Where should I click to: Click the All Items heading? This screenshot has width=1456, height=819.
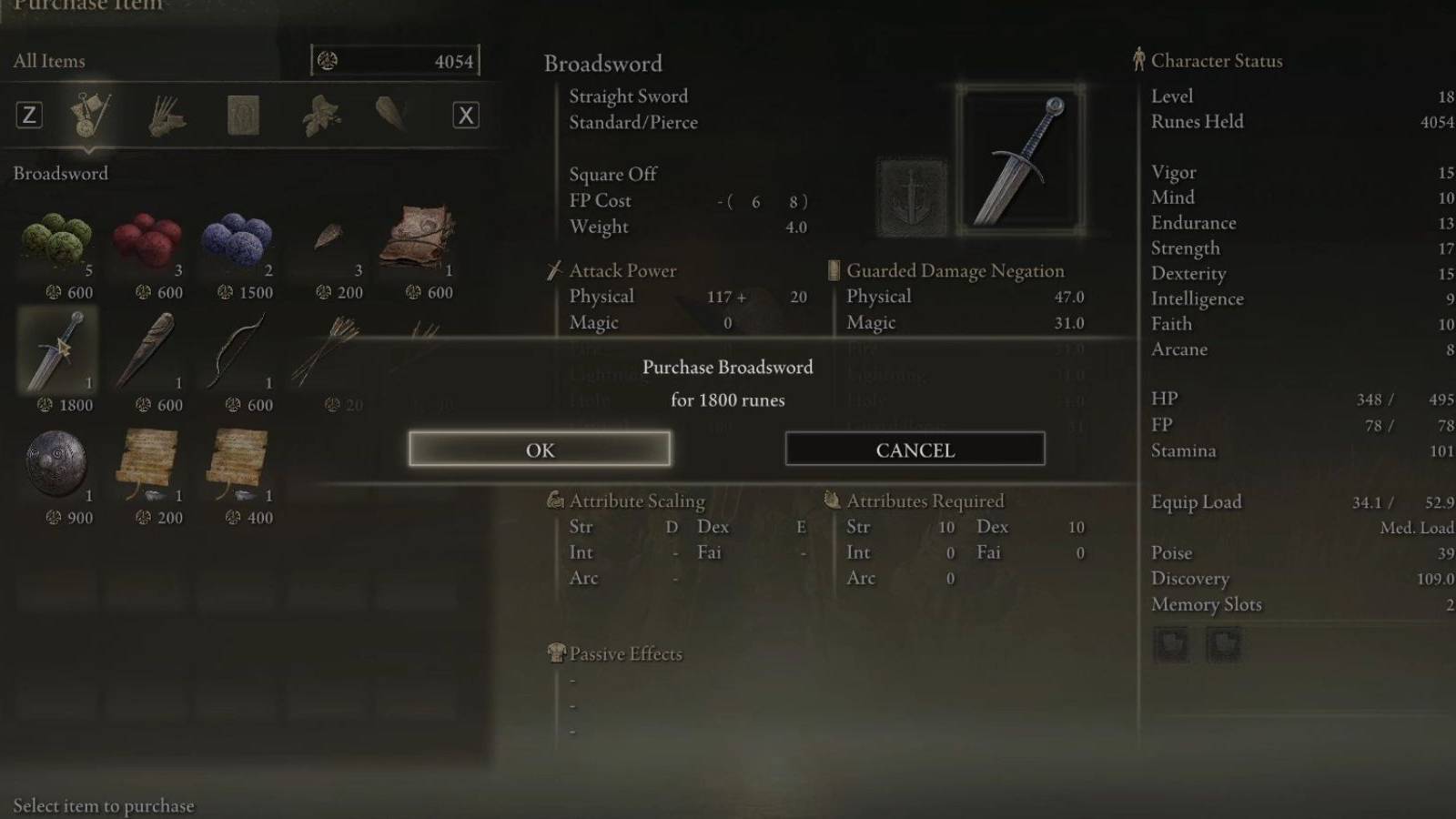point(48,60)
